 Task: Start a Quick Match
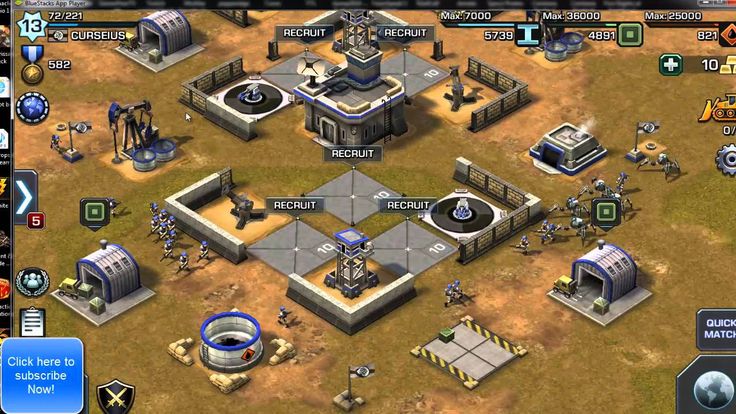[719, 328]
